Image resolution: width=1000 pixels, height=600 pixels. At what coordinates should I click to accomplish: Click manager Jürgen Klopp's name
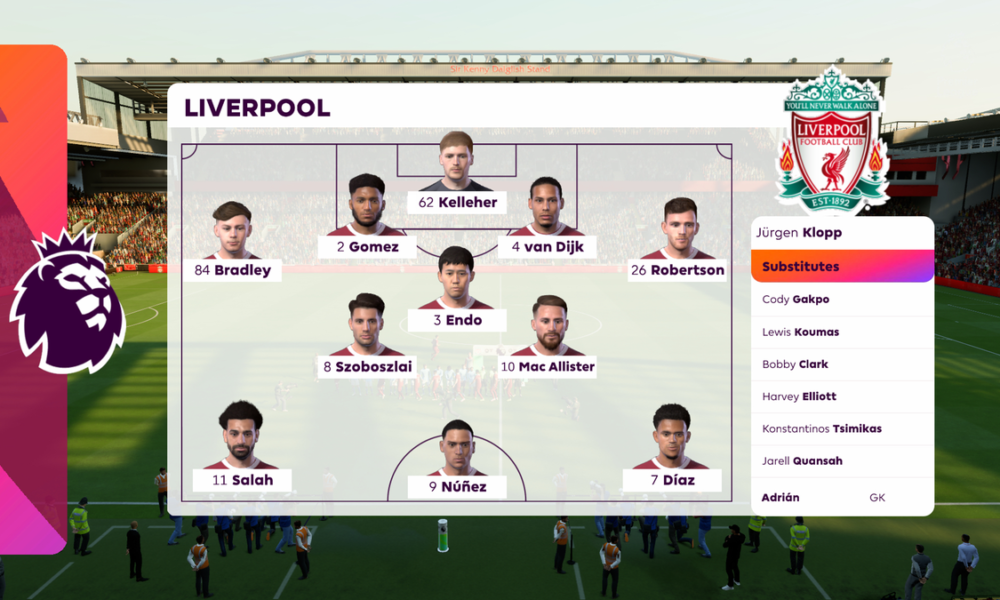[x=842, y=233]
